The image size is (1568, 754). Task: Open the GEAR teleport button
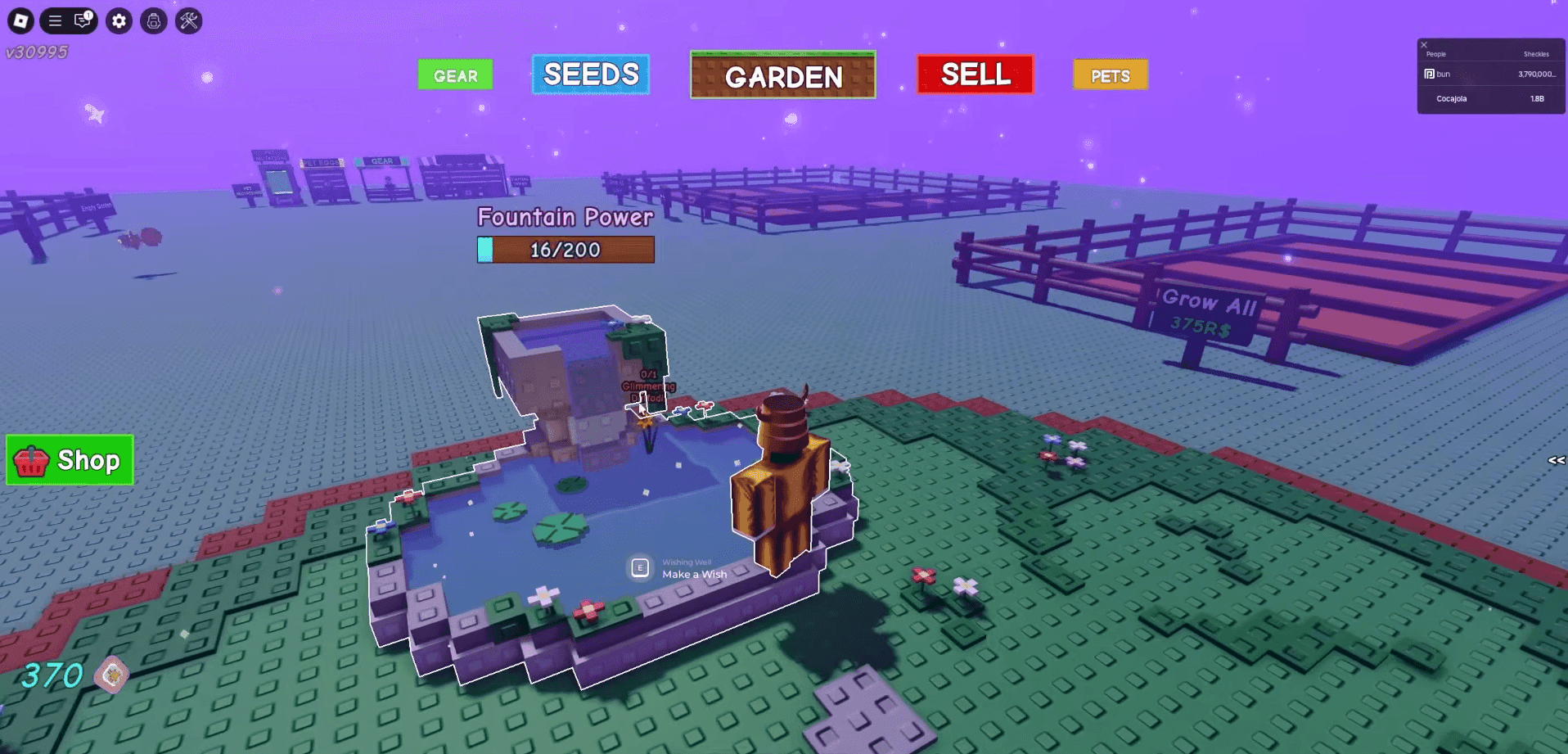(455, 75)
